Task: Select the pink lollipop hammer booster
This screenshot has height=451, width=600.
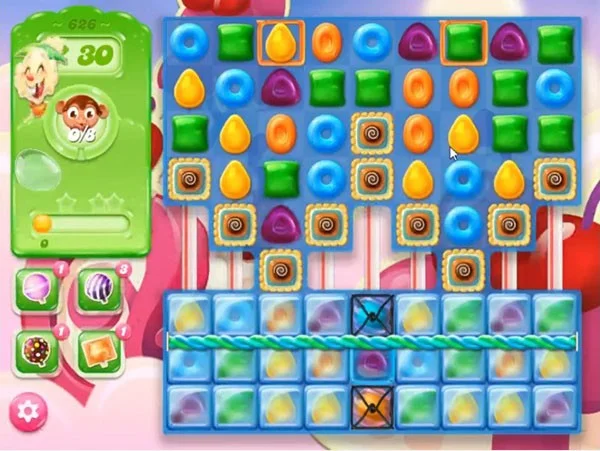Action: click(x=36, y=290)
